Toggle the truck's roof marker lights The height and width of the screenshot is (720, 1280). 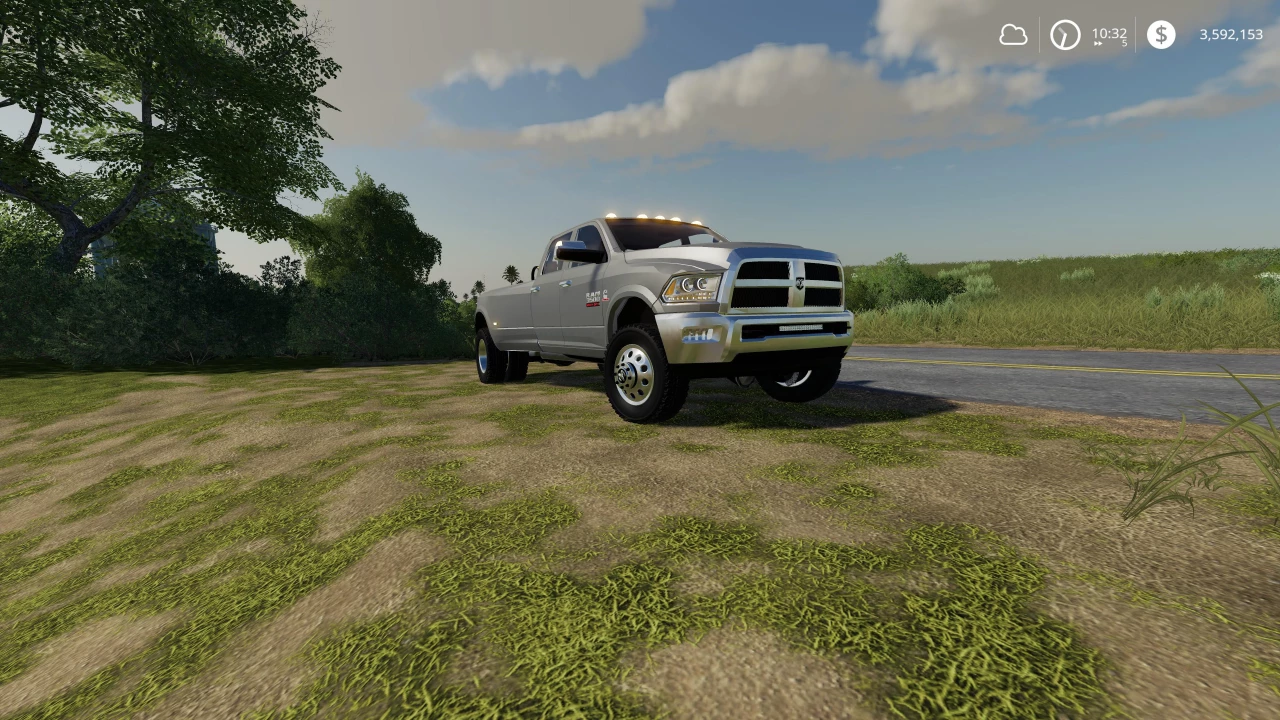(652, 218)
